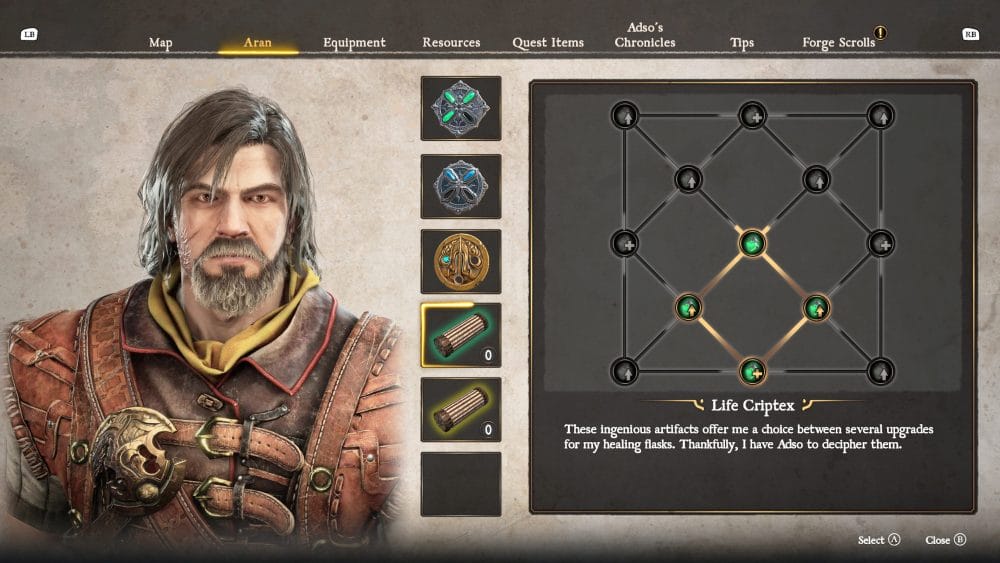
Task: Choose the blue-gem silver medallion slot
Action: (x=461, y=186)
